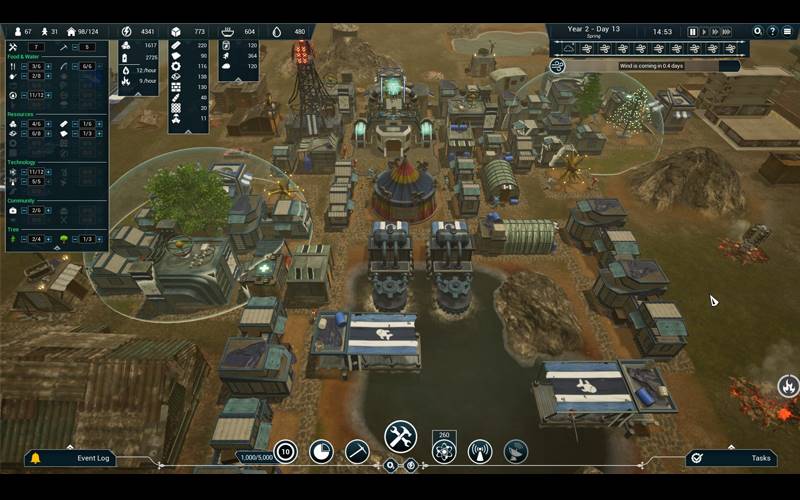Increase the Community 2/6 worker assignment

pyautogui.click(x=48, y=211)
